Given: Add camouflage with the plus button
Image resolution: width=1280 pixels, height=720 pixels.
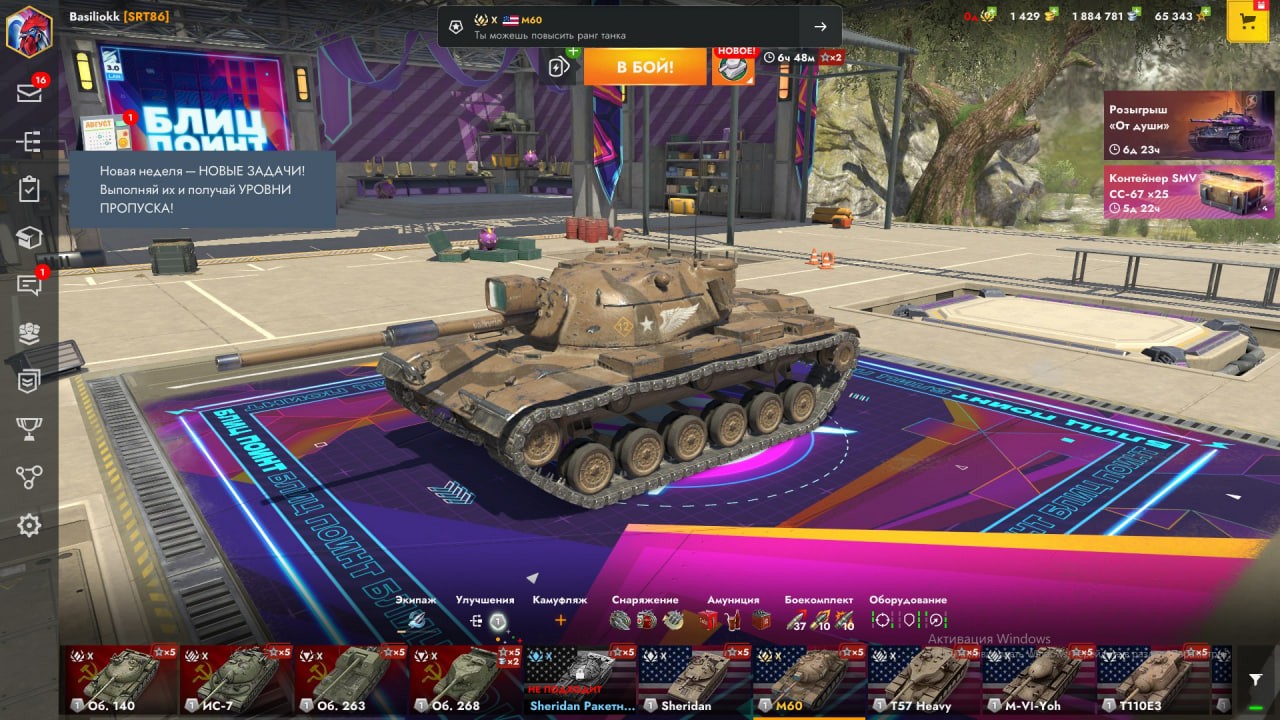Looking at the screenshot, I should (560, 620).
